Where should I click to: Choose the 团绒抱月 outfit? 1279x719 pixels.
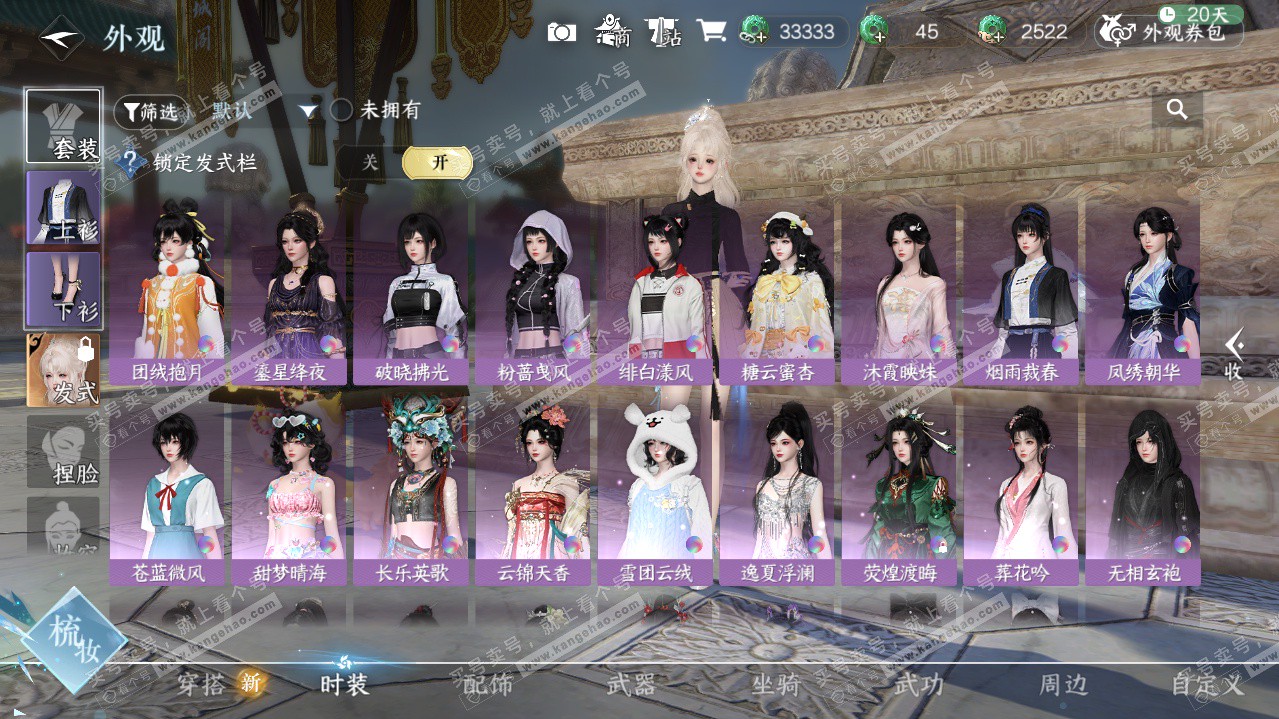(x=167, y=290)
